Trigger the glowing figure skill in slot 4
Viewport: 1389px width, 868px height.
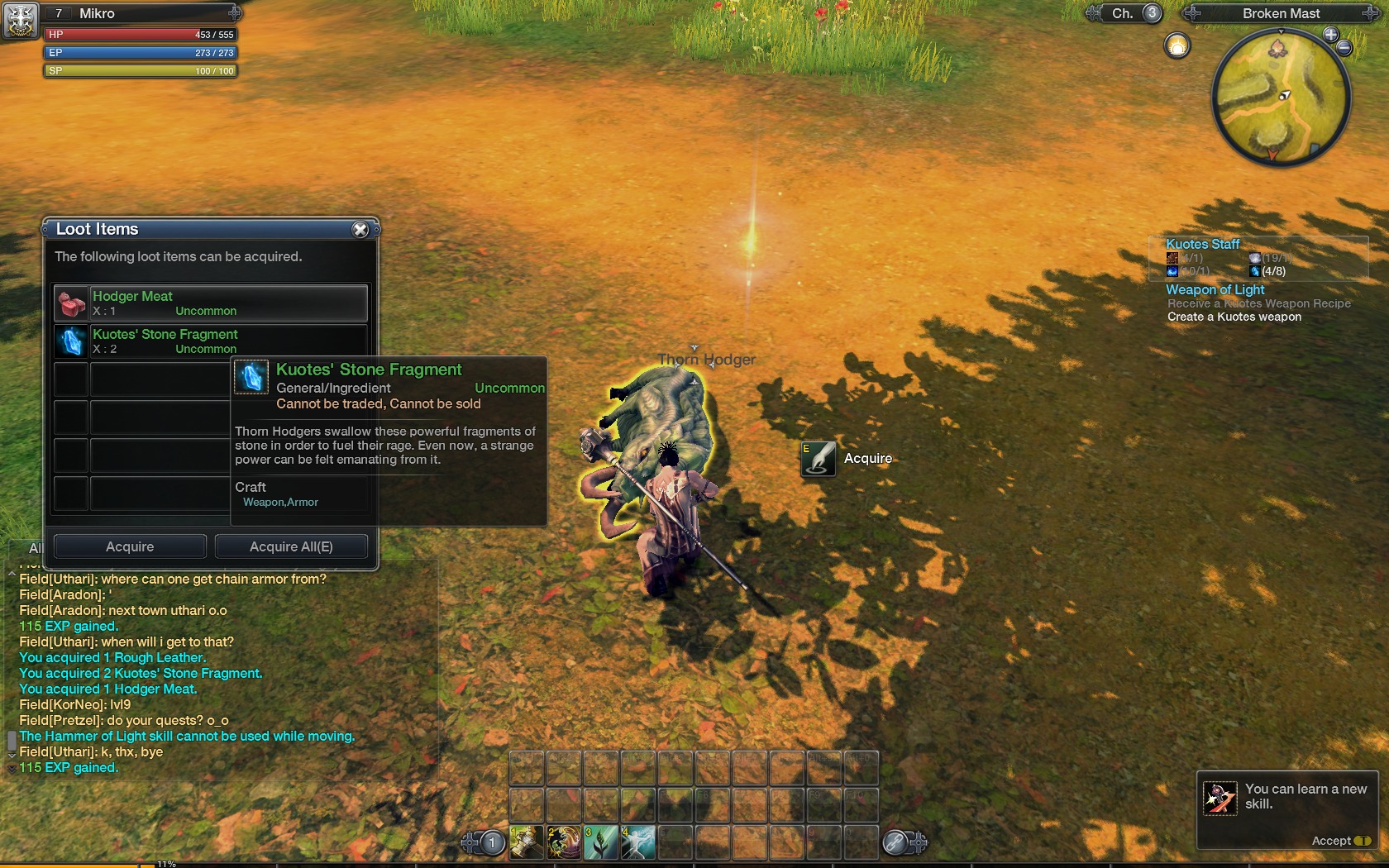638,842
